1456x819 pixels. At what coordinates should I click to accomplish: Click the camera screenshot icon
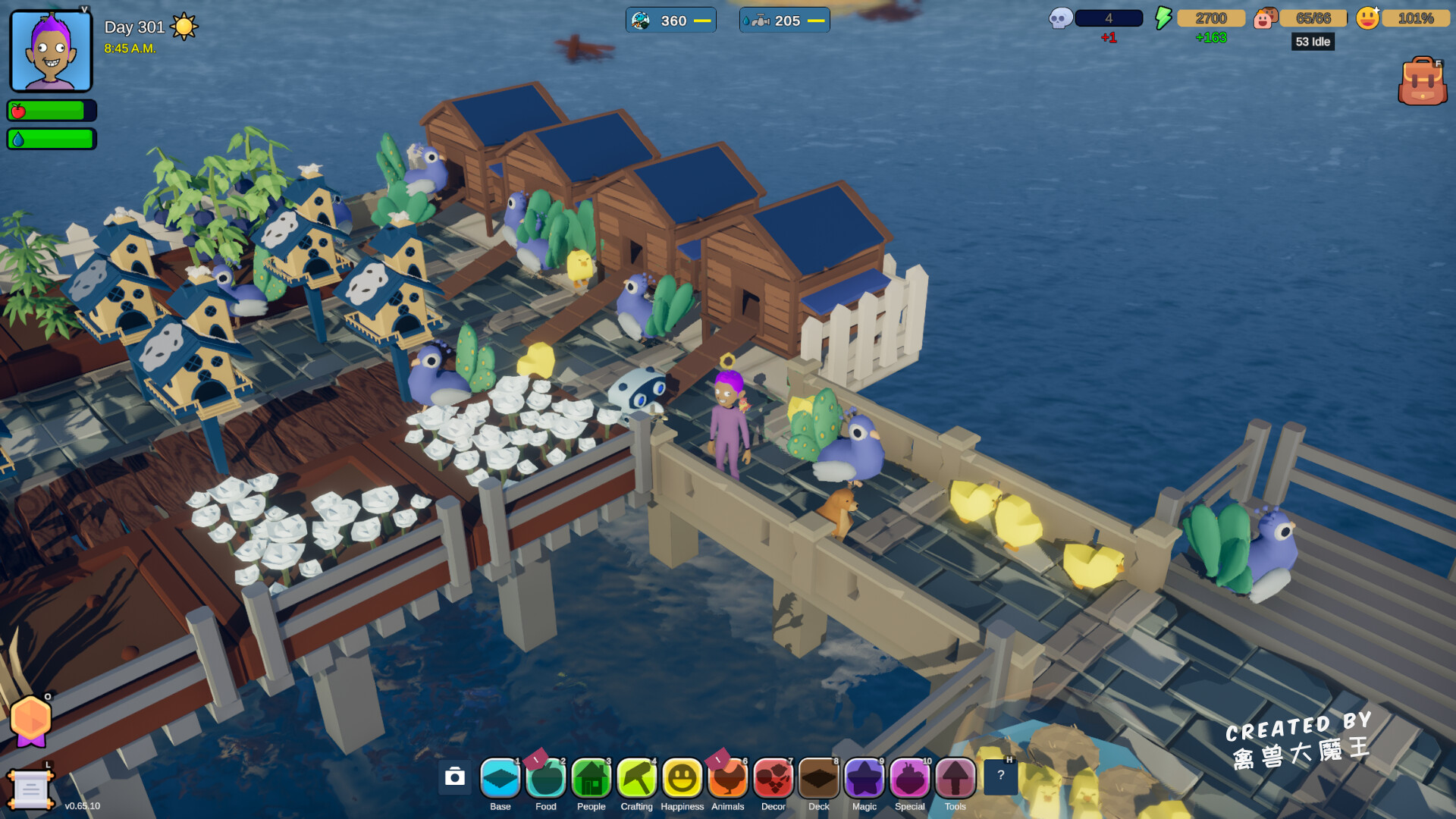(x=455, y=778)
